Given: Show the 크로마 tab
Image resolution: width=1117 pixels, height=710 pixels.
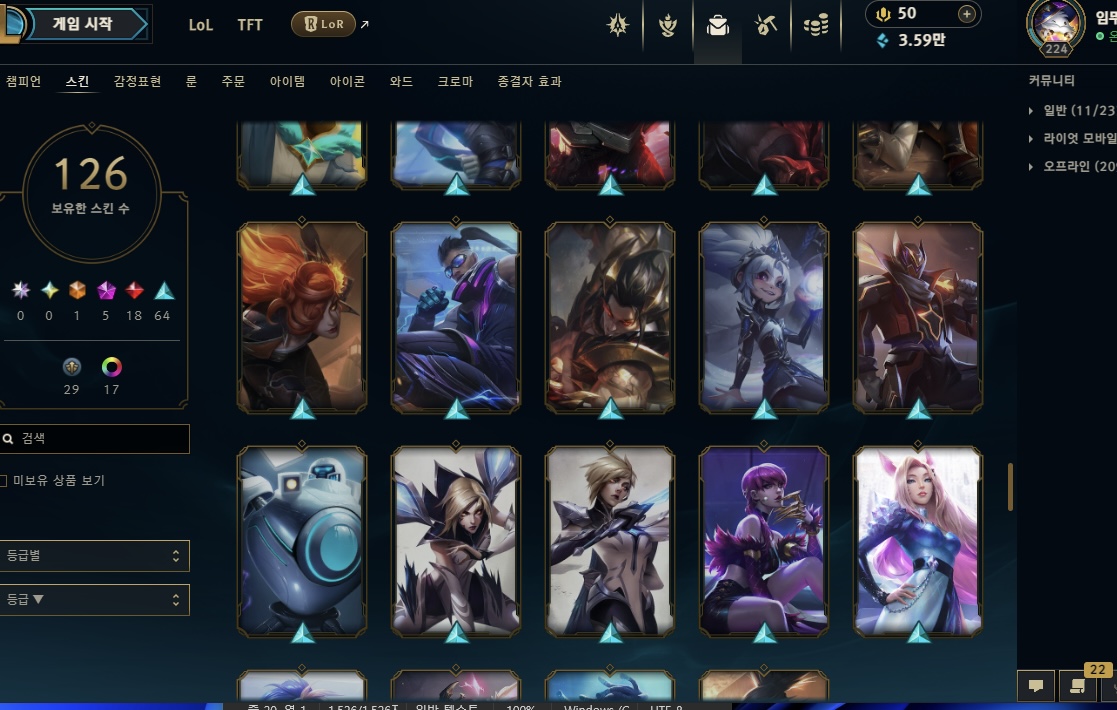Looking at the screenshot, I should coord(455,82).
